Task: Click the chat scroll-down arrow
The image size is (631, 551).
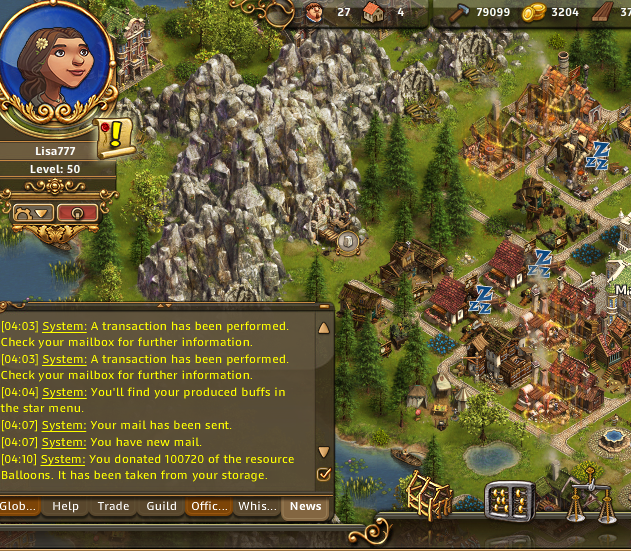Action: click(x=323, y=452)
